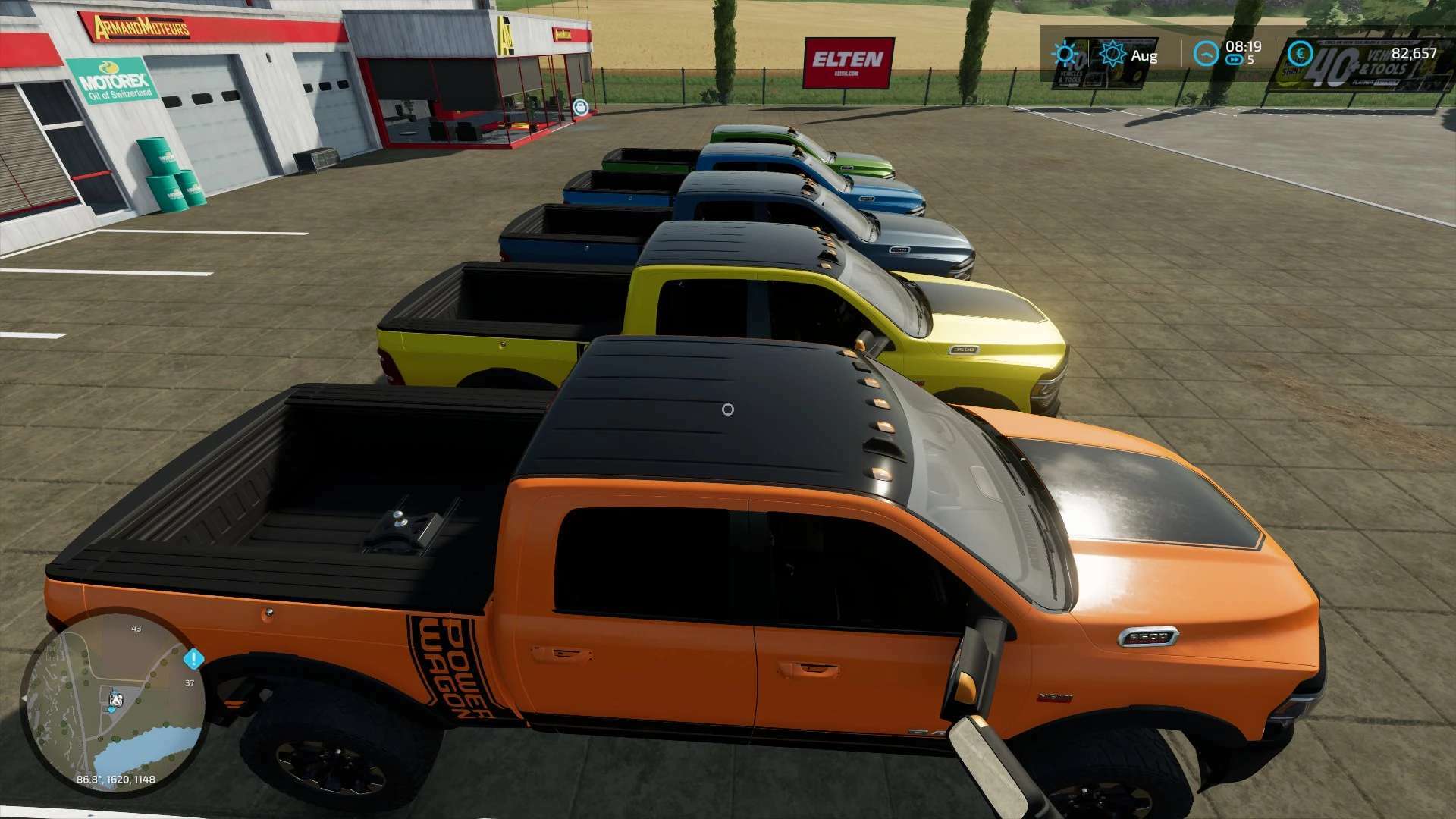Click the player position marker on minimap

tap(115, 699)
